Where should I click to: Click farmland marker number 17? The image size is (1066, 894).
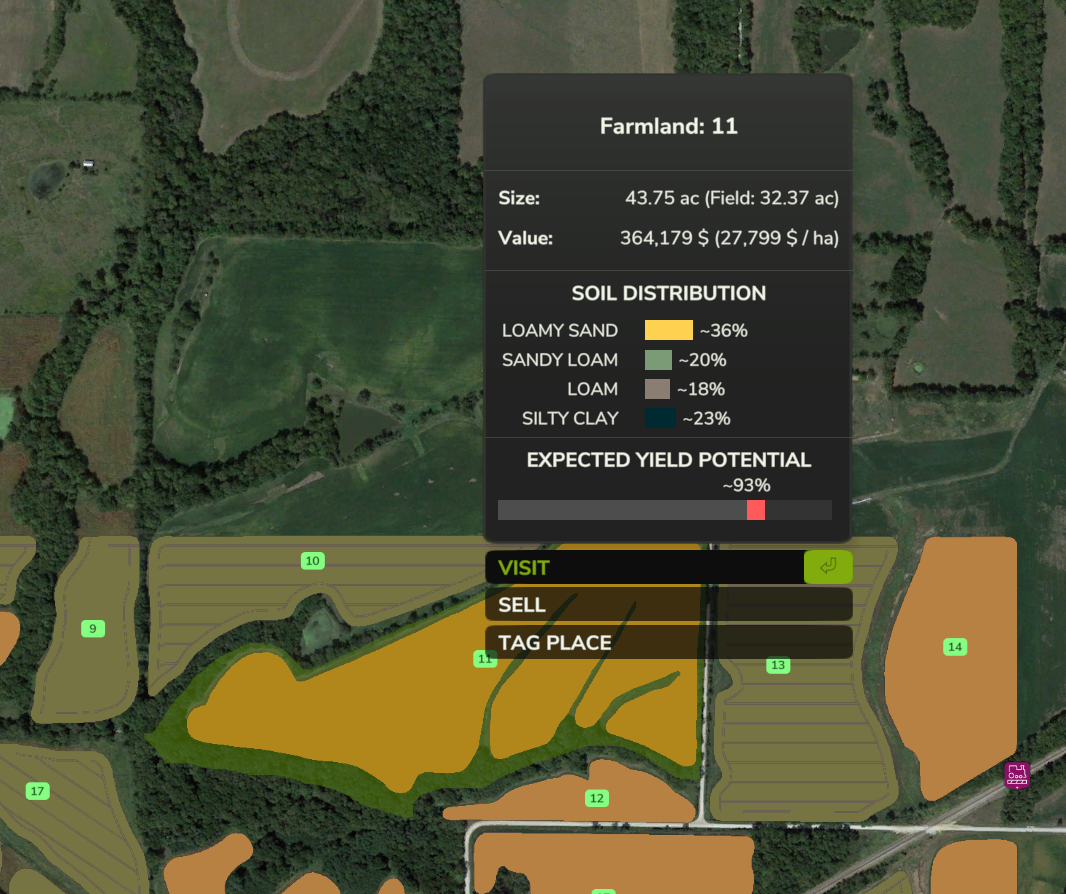(38, 792)
